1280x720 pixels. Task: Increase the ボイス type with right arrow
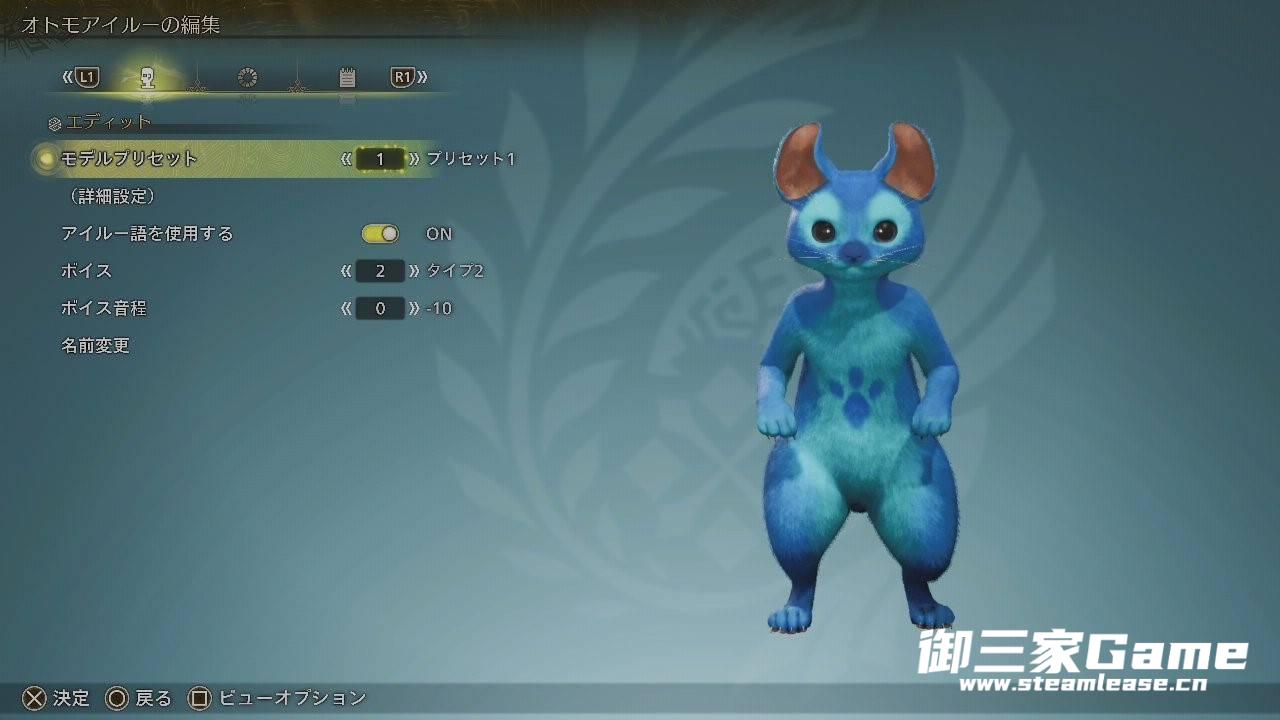click(414, 271)
